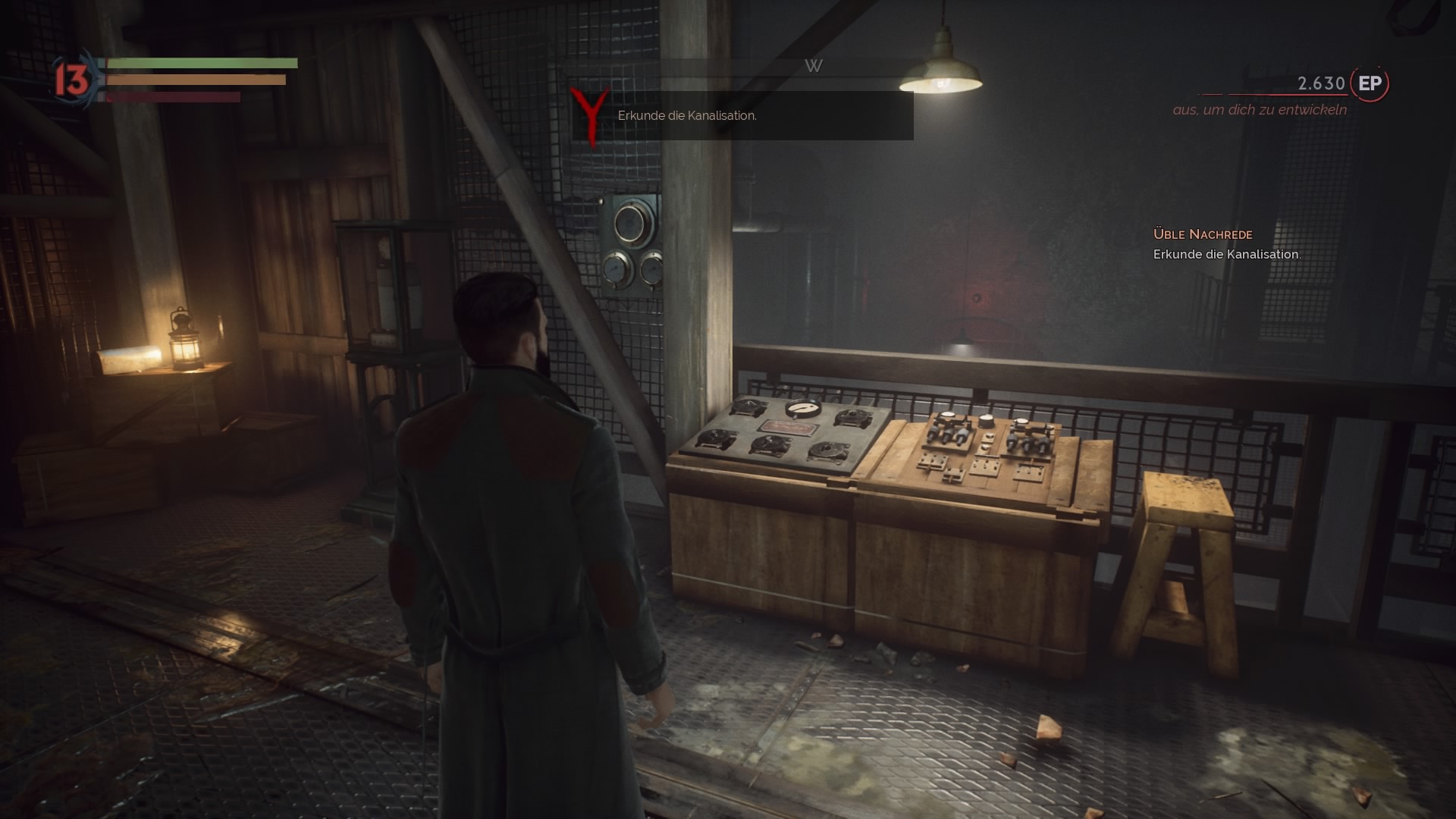Open the level 13 character badge
1456x819 pixels.
[x=72, y=80]
